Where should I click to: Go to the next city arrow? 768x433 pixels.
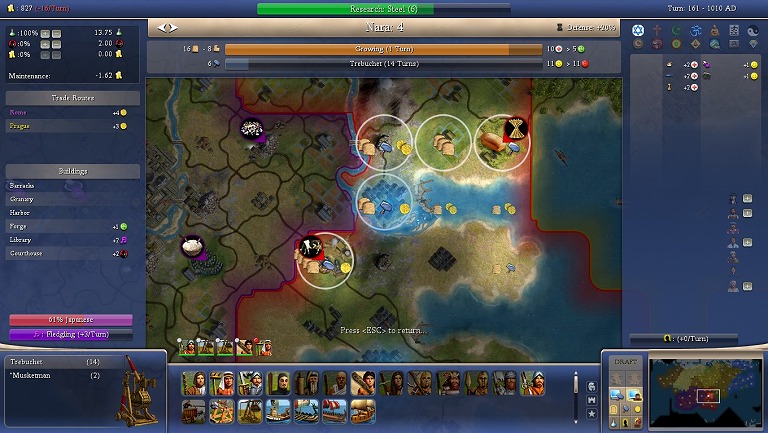[x=175, y=28]
